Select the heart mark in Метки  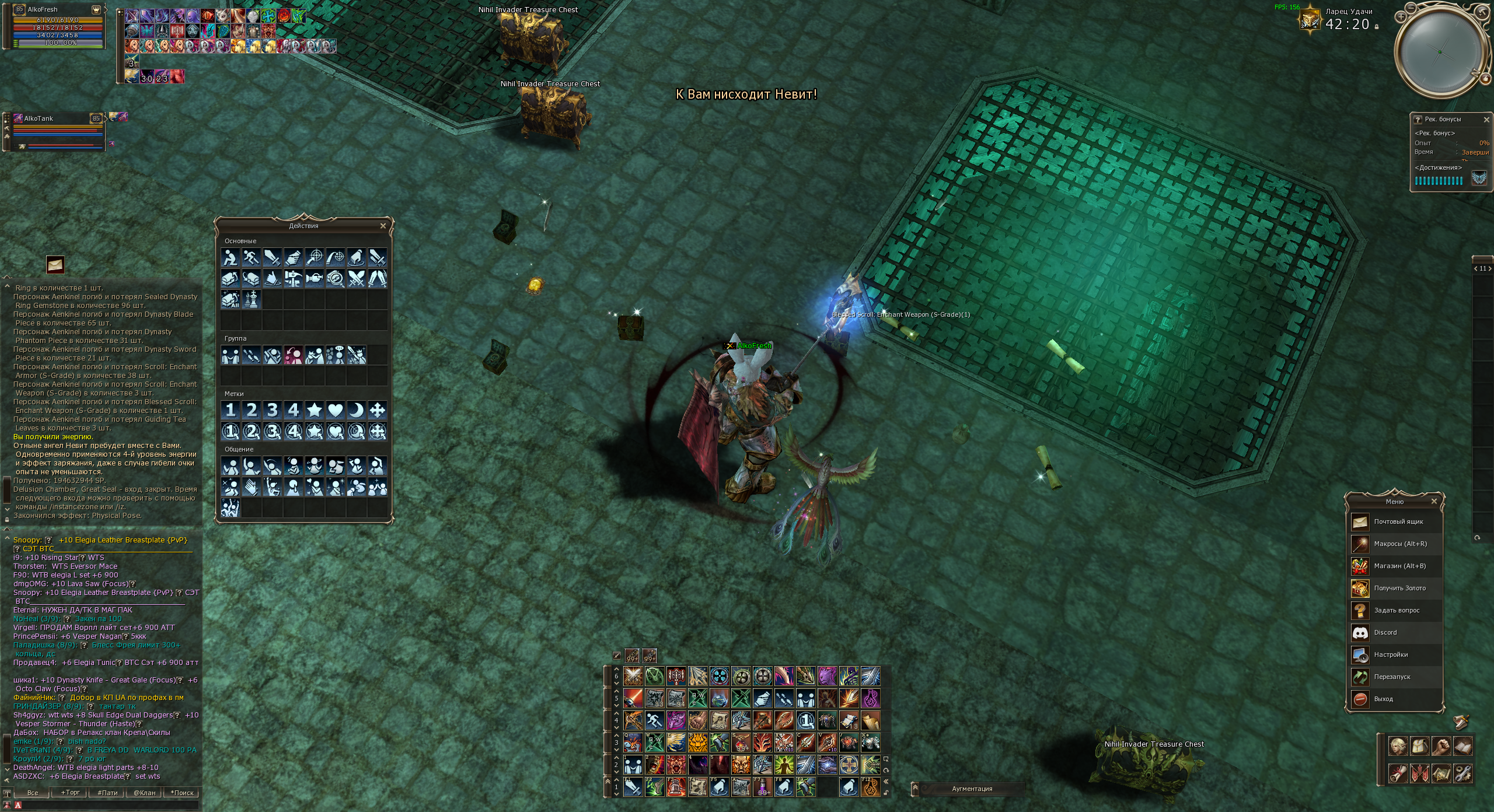[x=335, y=410]
